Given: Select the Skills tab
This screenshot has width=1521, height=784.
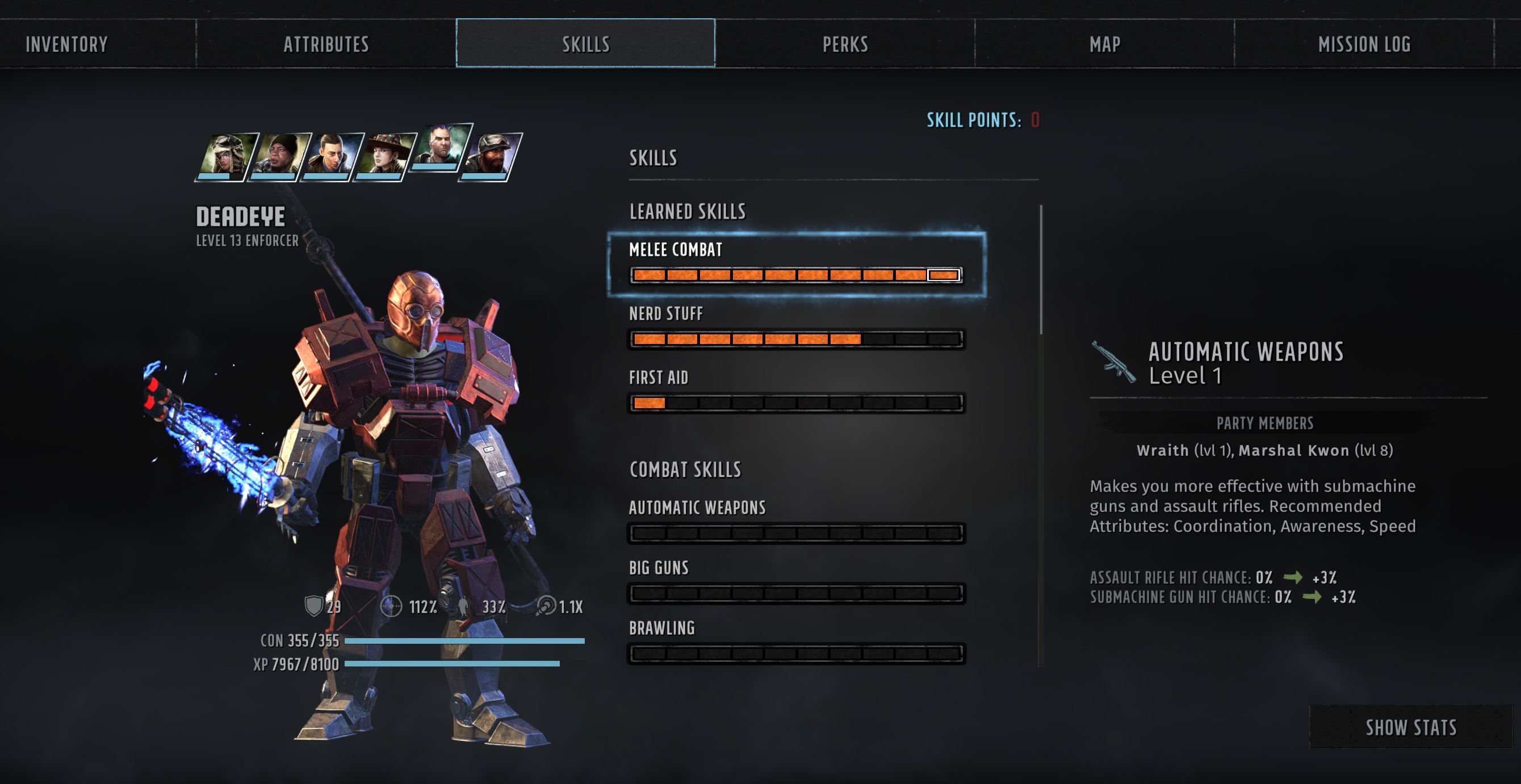Looking at the screenshot, I should (585, 44).
